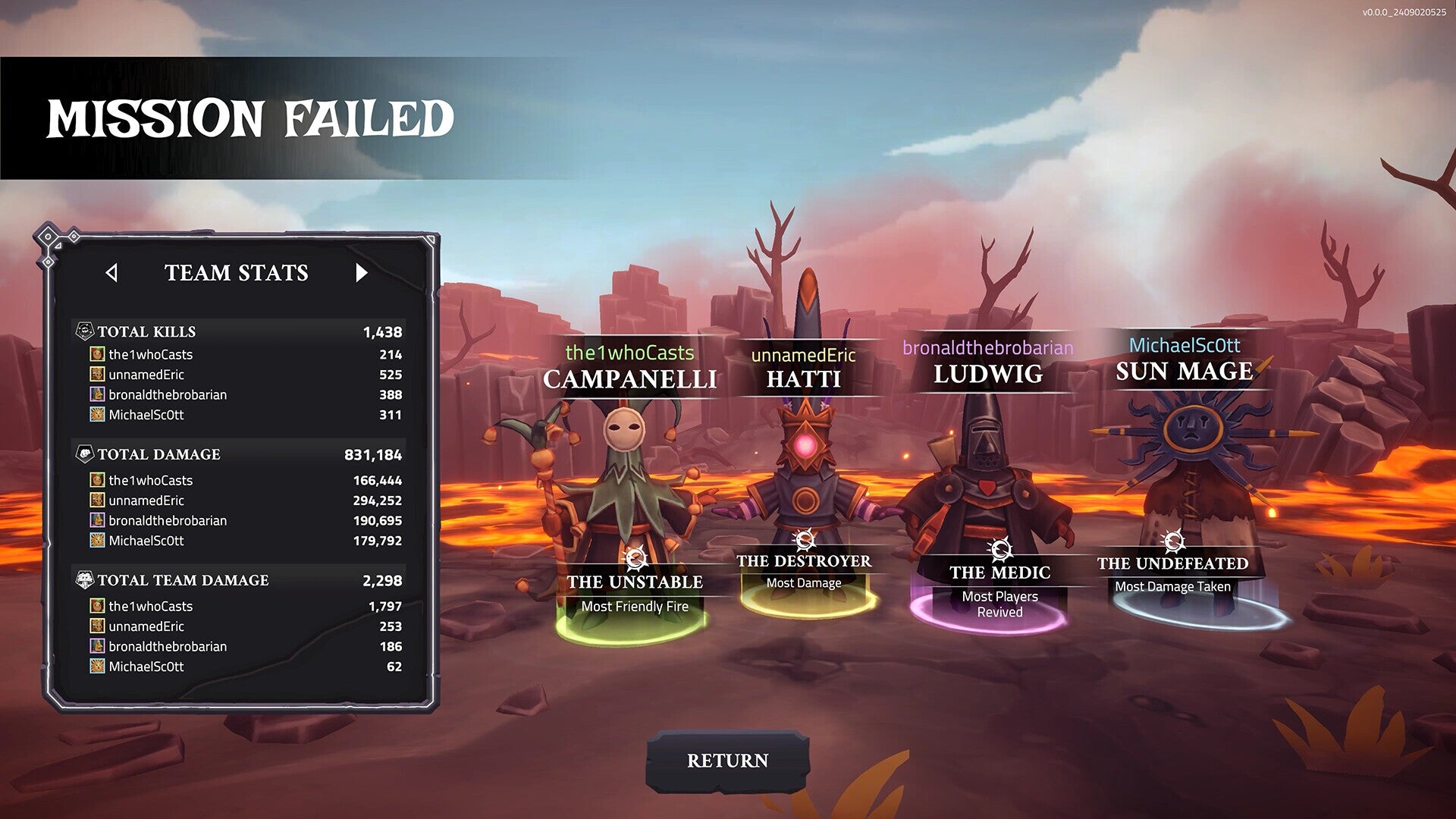Click Hatti's yellow glowing base ring
The height and width of the screenshot is (819, 1456).
(x=806, y=610)
